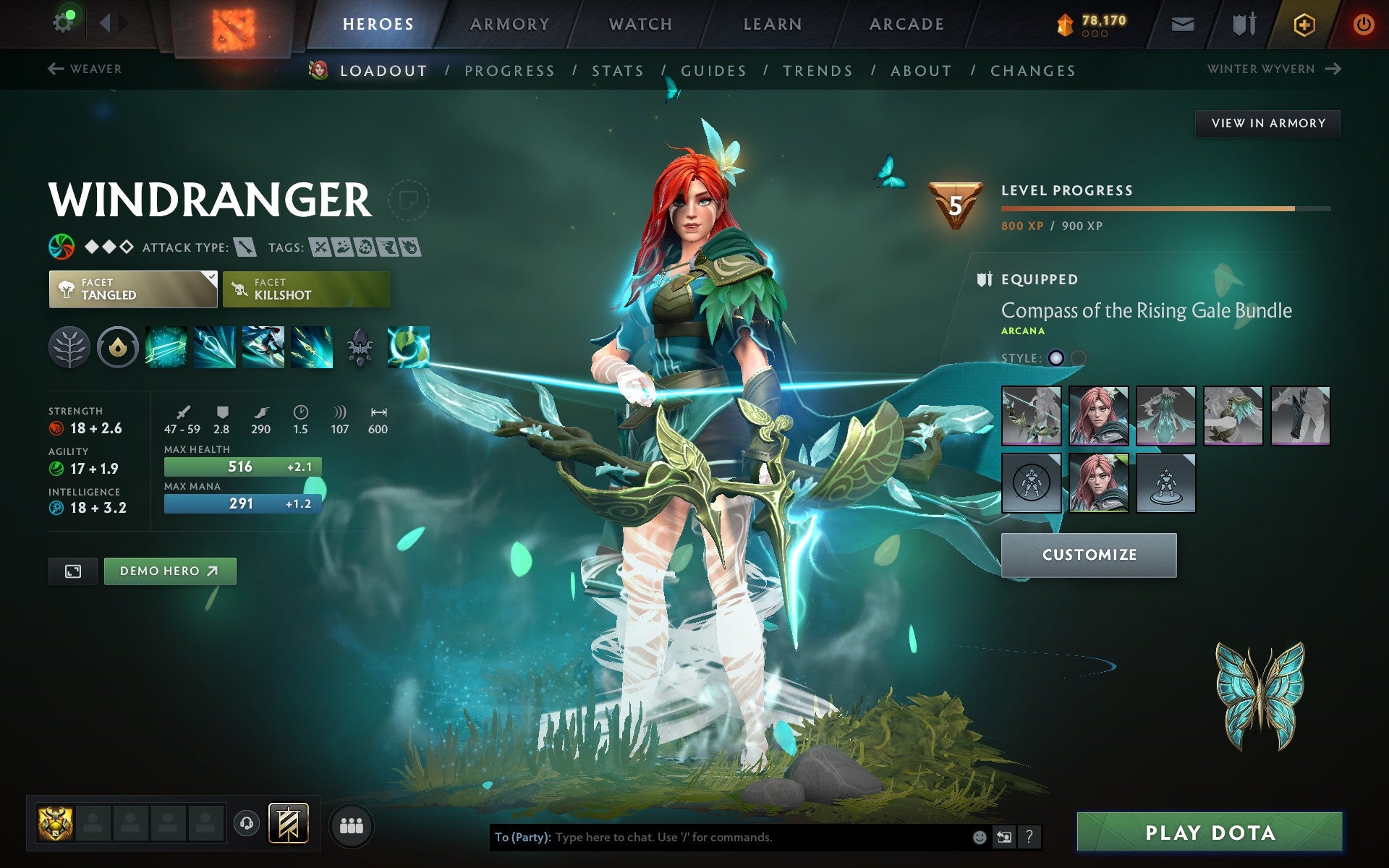Viewport: 1389px width, 868px height.
Task: Click the expand portrait view square
Action: (72, 571)
